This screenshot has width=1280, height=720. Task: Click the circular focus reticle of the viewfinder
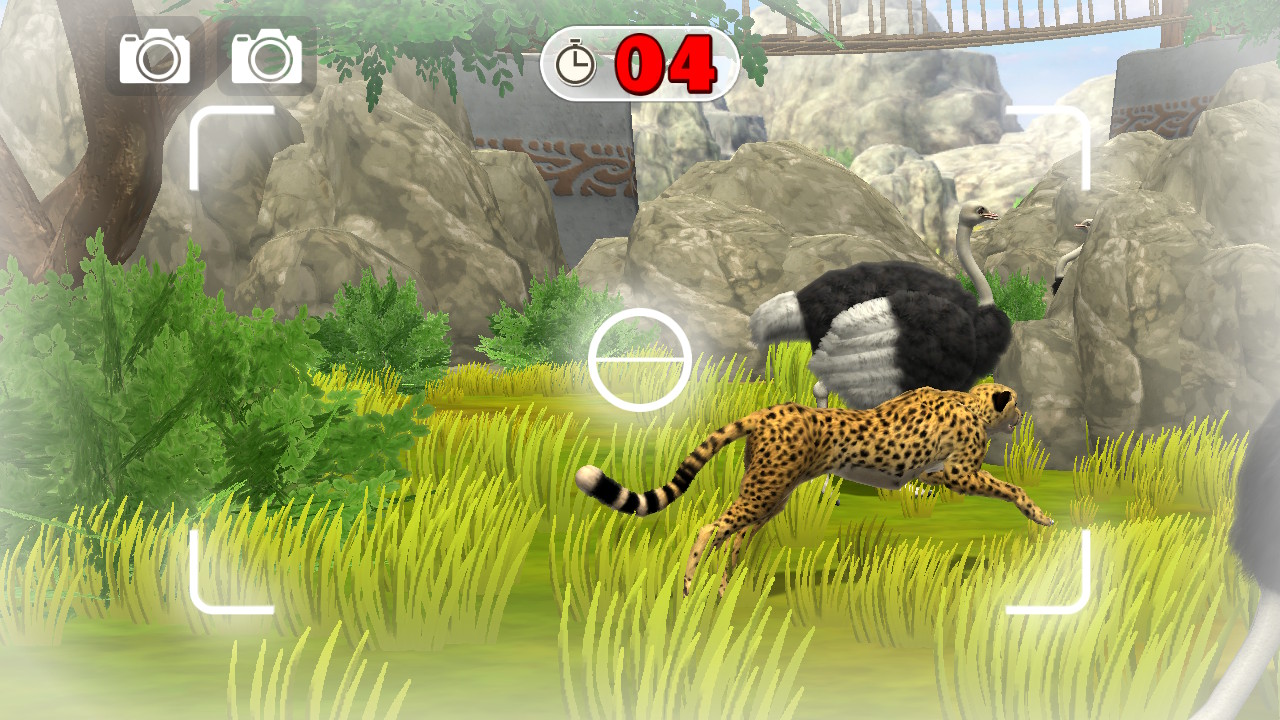coord(639,359)
